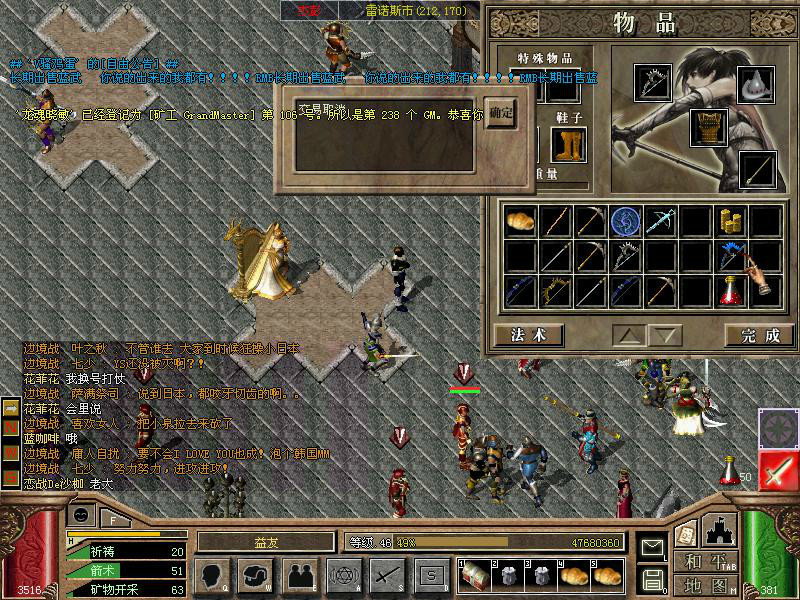
Task: Click the equipped boots slot
Action: (x=568, y=146)
